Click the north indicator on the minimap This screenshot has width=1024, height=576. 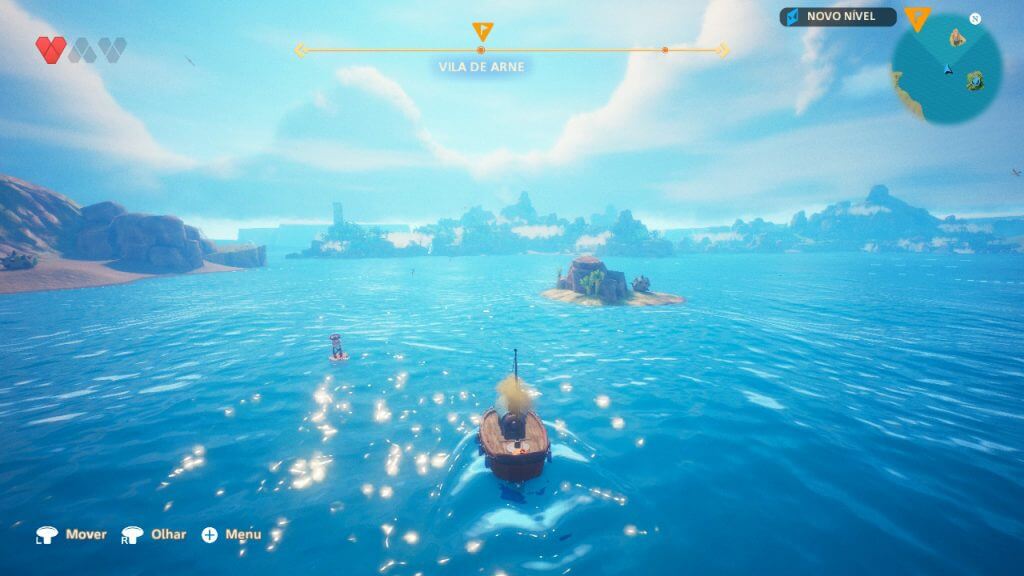975,18
